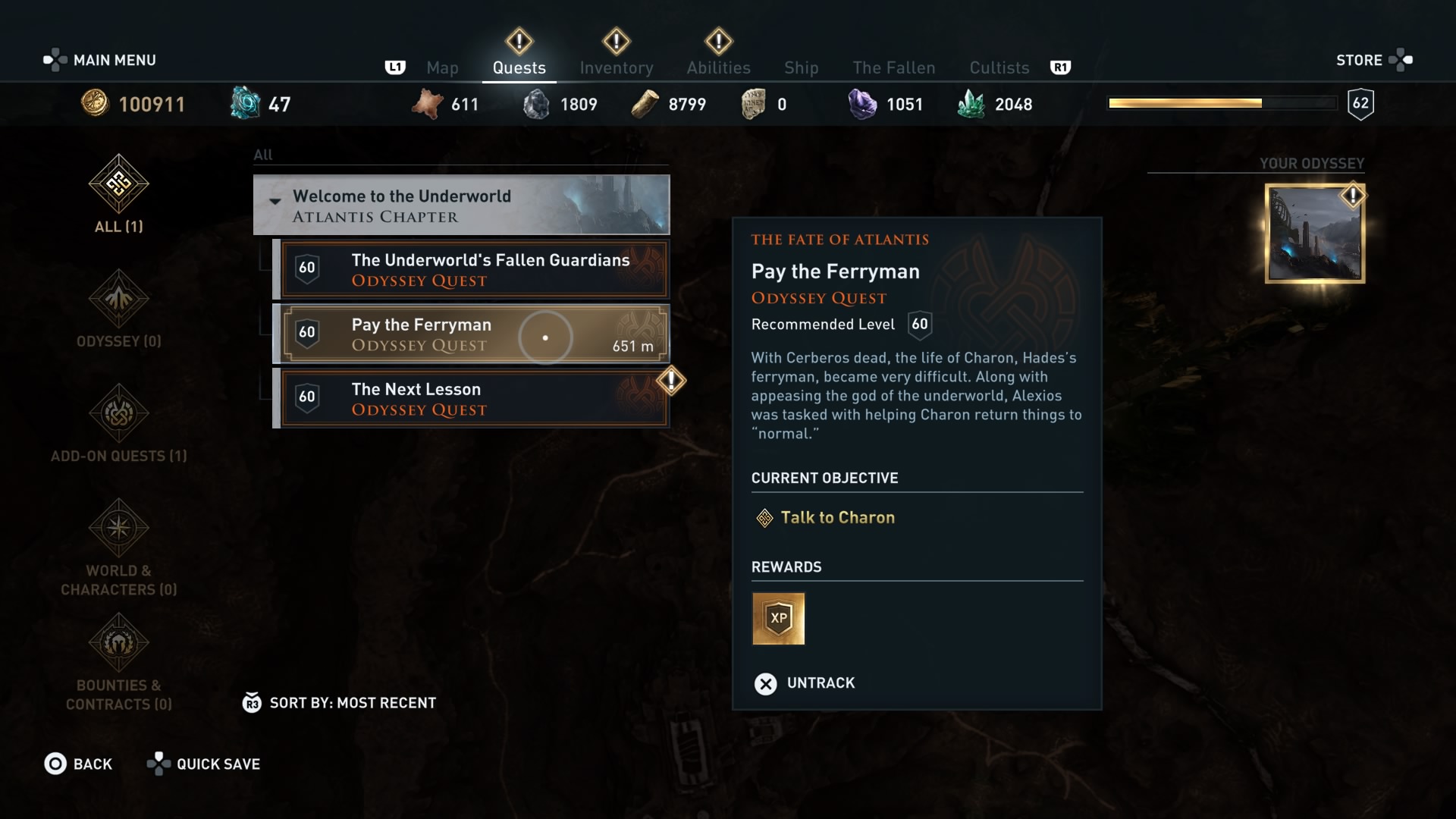Image resolution: width=1456 pixels, height=819 pixels.
Task: Switch to the Inventory tab
Action: click(616, 67)
